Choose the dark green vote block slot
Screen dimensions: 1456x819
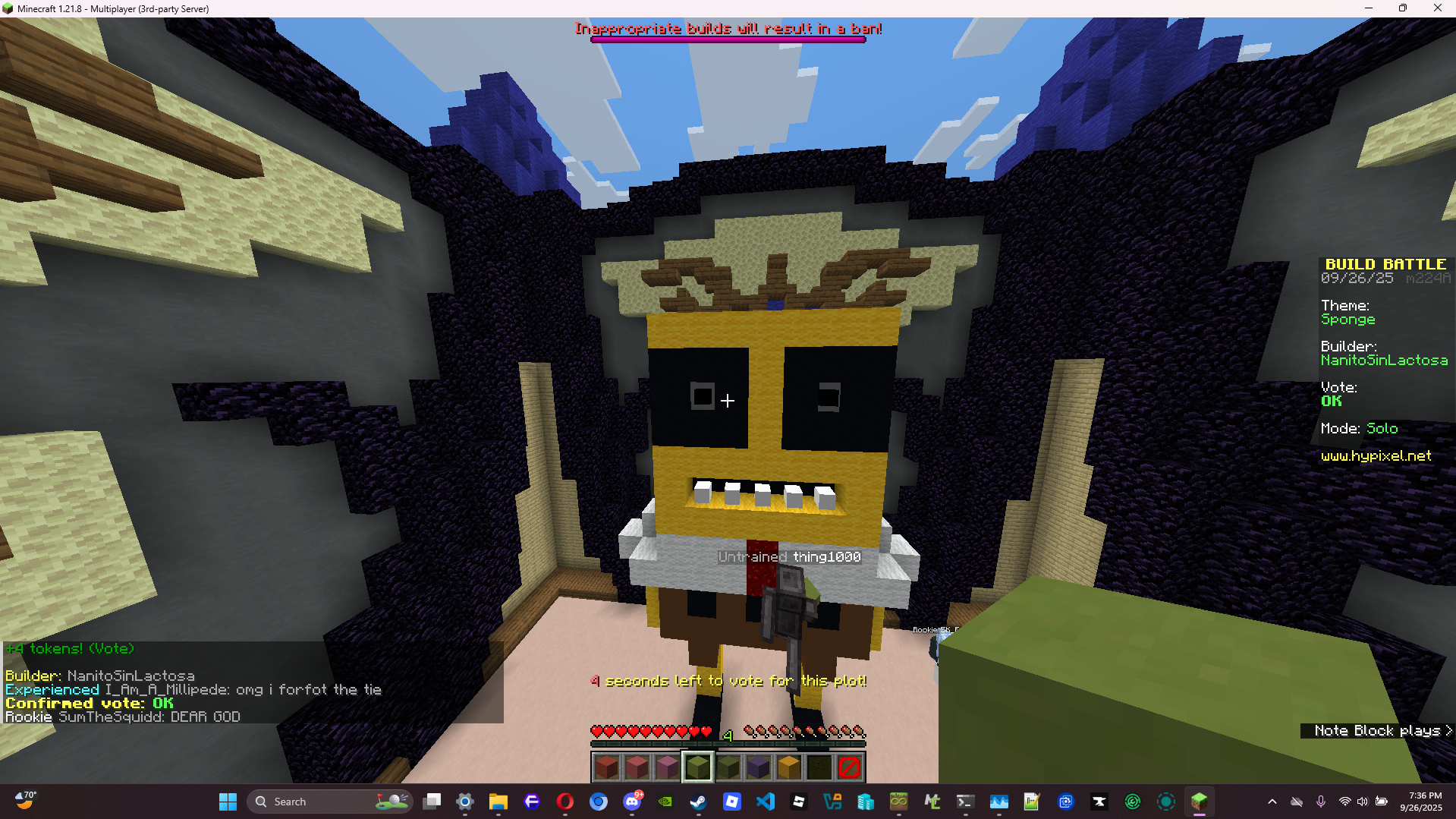[728, 767]
